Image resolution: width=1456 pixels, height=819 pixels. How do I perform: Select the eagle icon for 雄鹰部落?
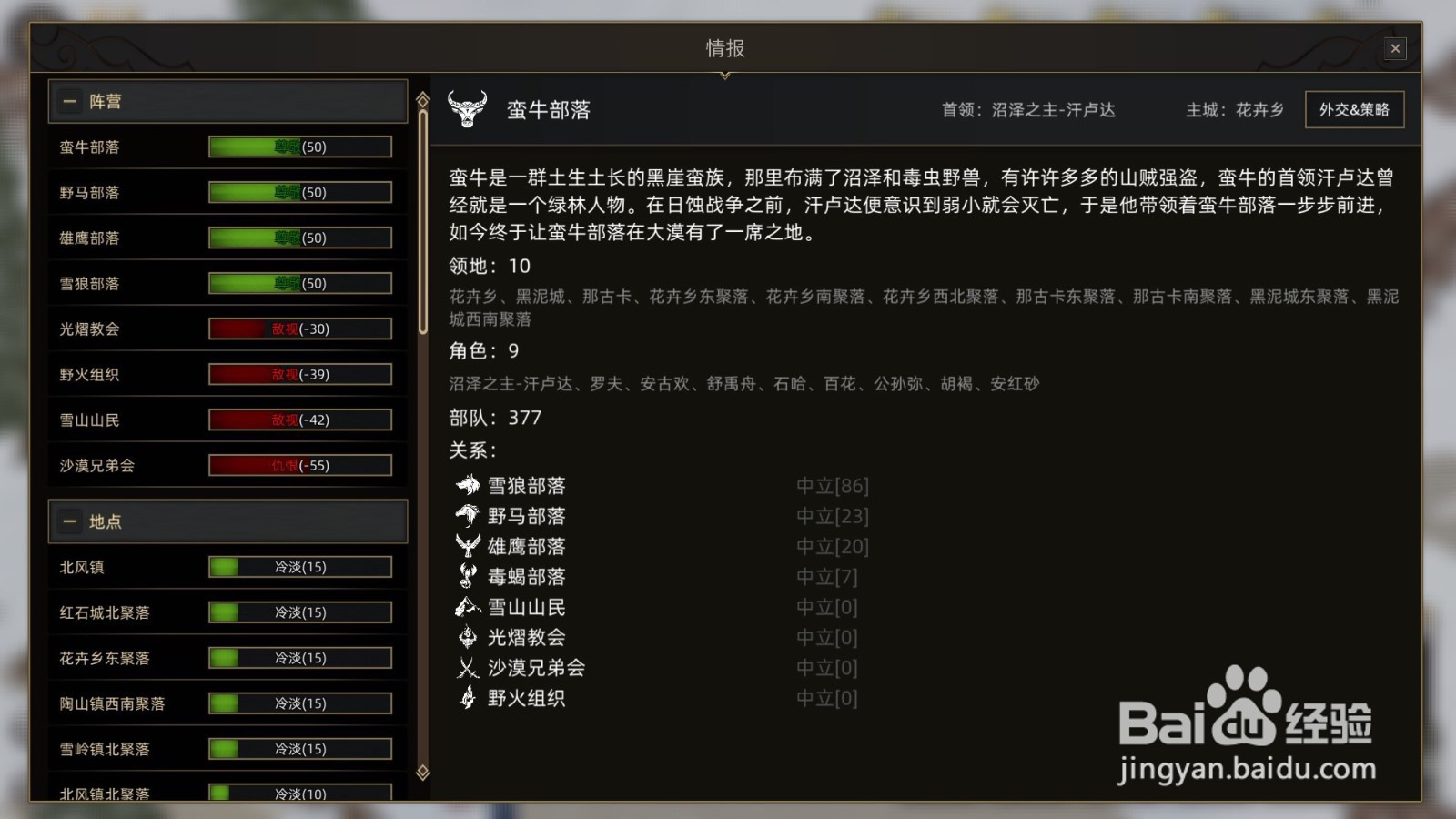pos(467,546)
